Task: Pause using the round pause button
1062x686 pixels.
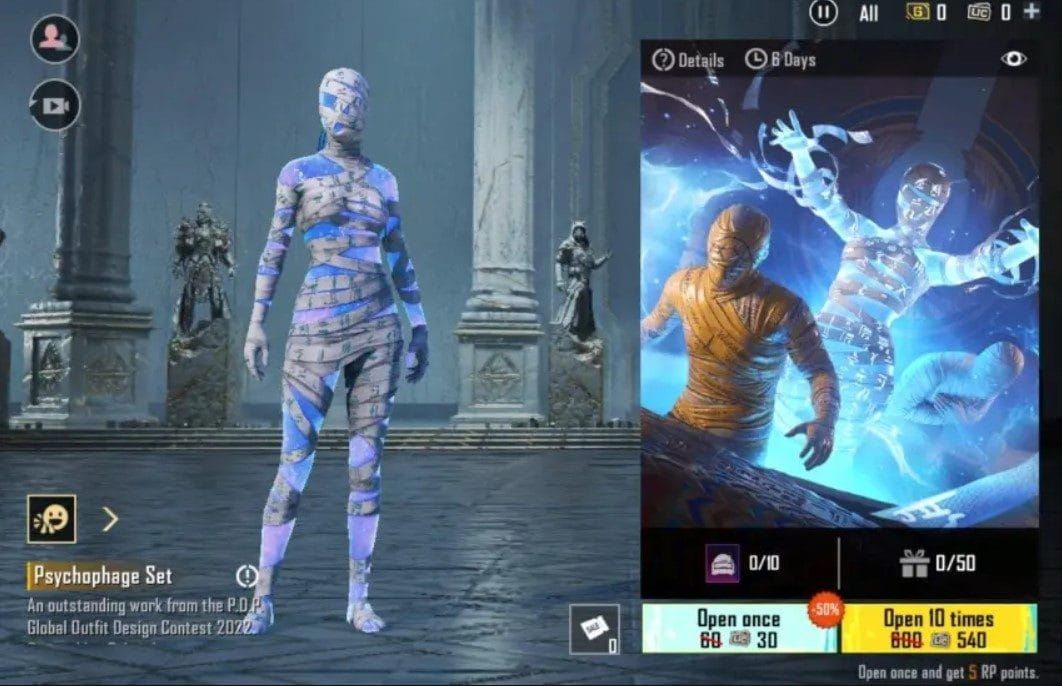Action: pos(823,13)
